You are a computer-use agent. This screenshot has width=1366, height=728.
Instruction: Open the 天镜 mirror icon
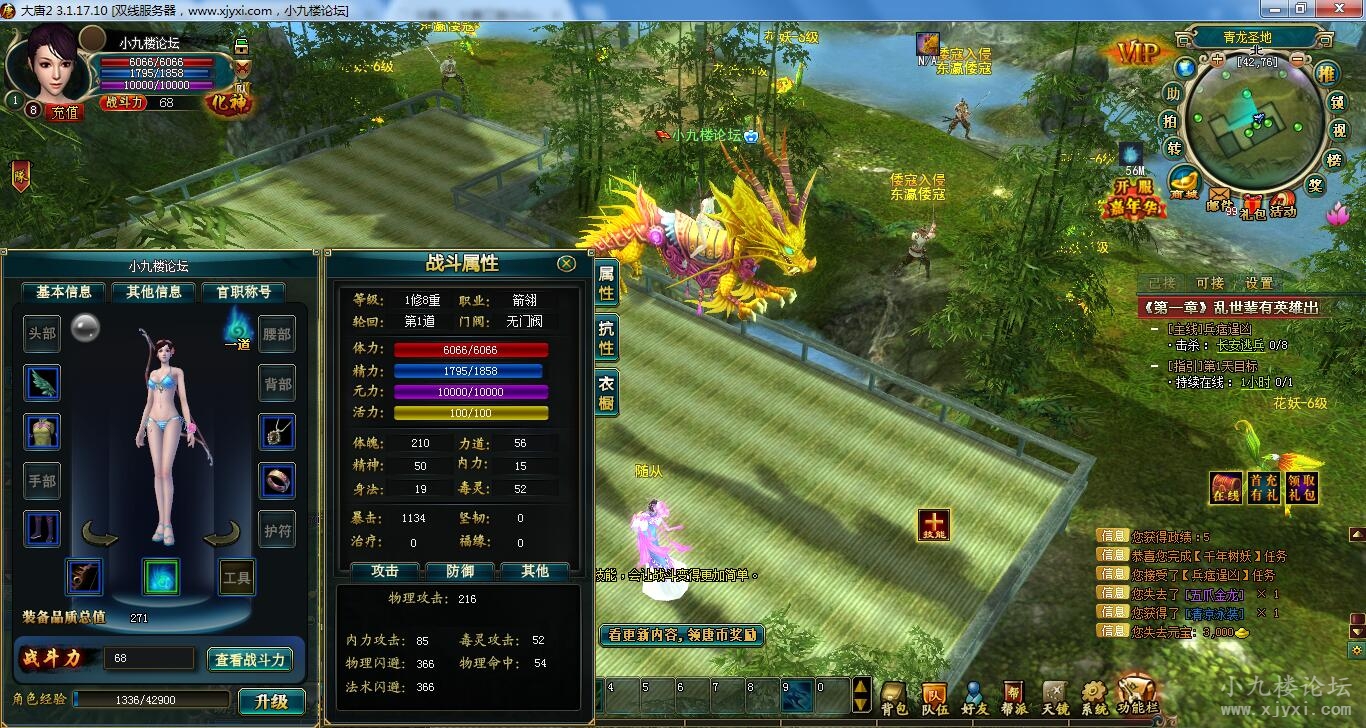(x=1057, y=691)
